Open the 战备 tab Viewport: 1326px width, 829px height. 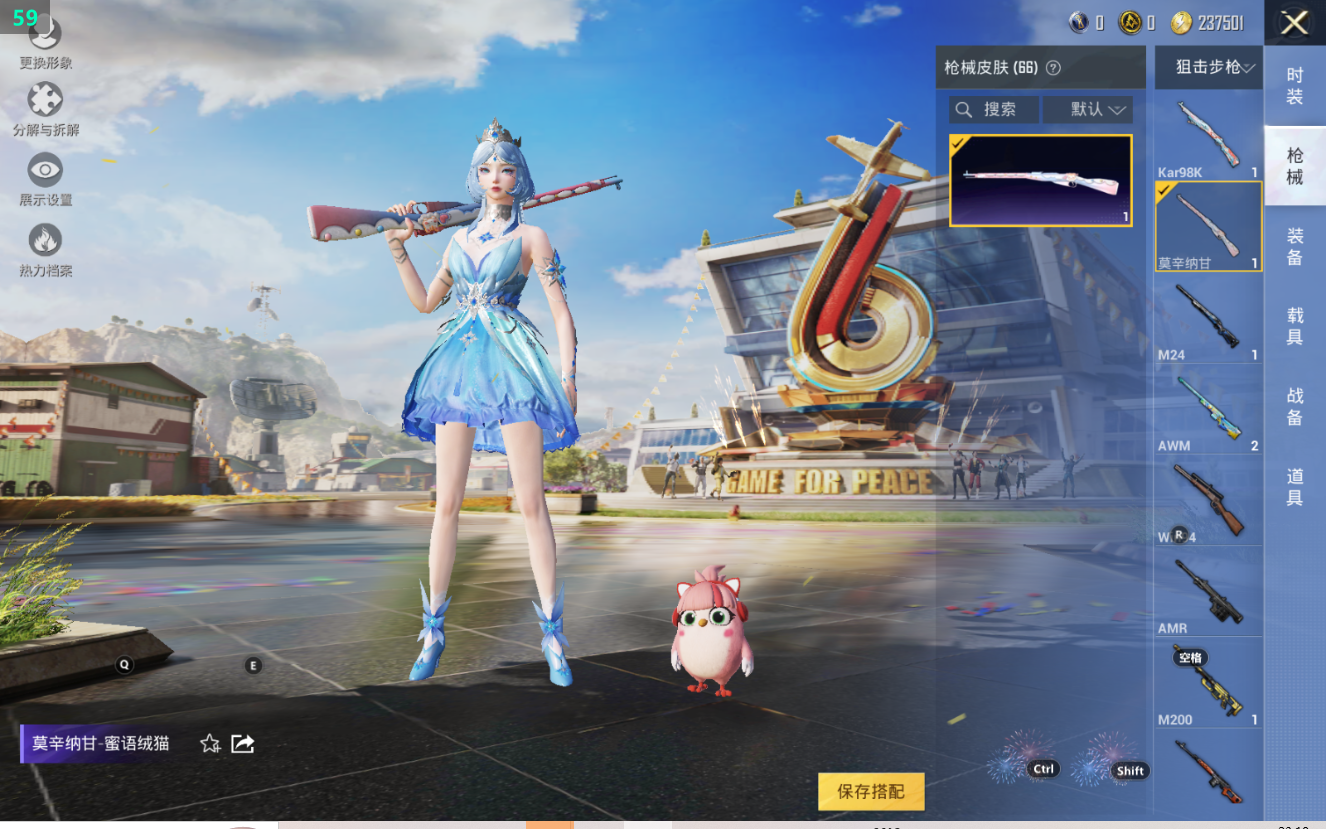(x=1294, y=406)
